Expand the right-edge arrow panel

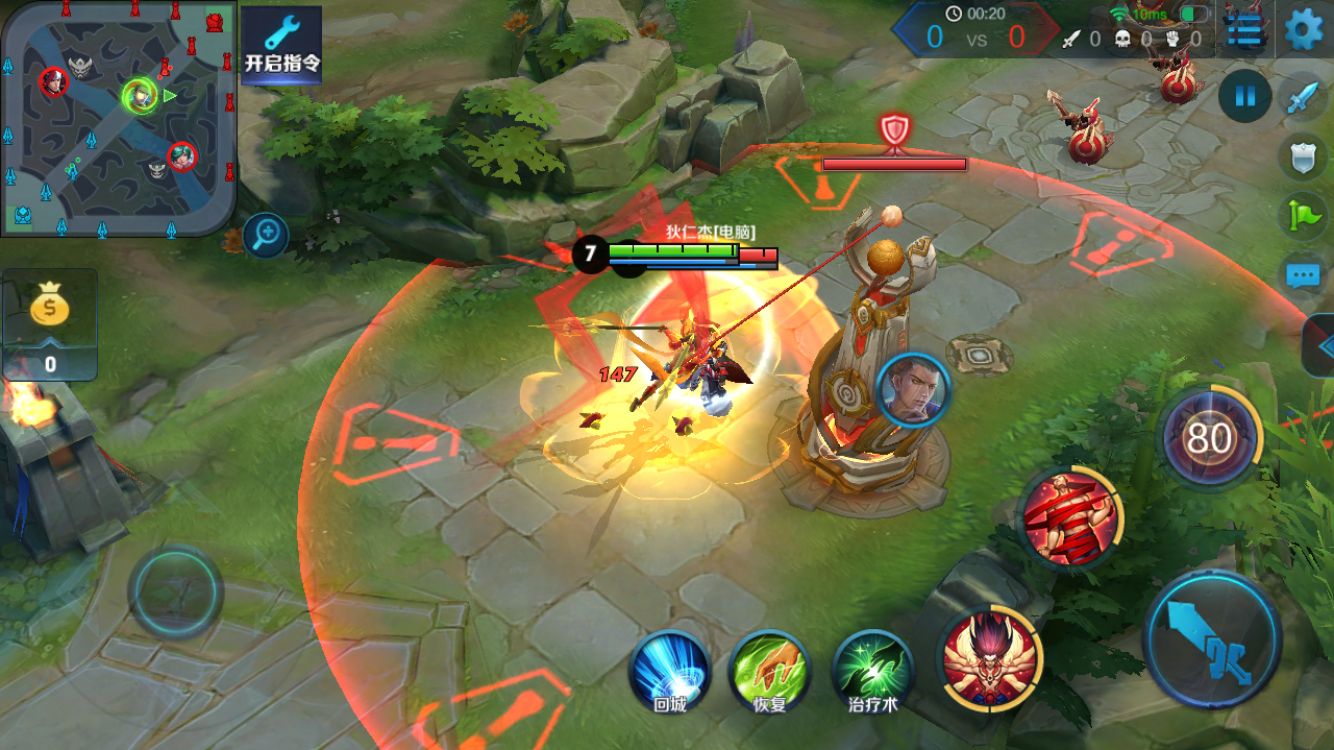point(1322,346)
